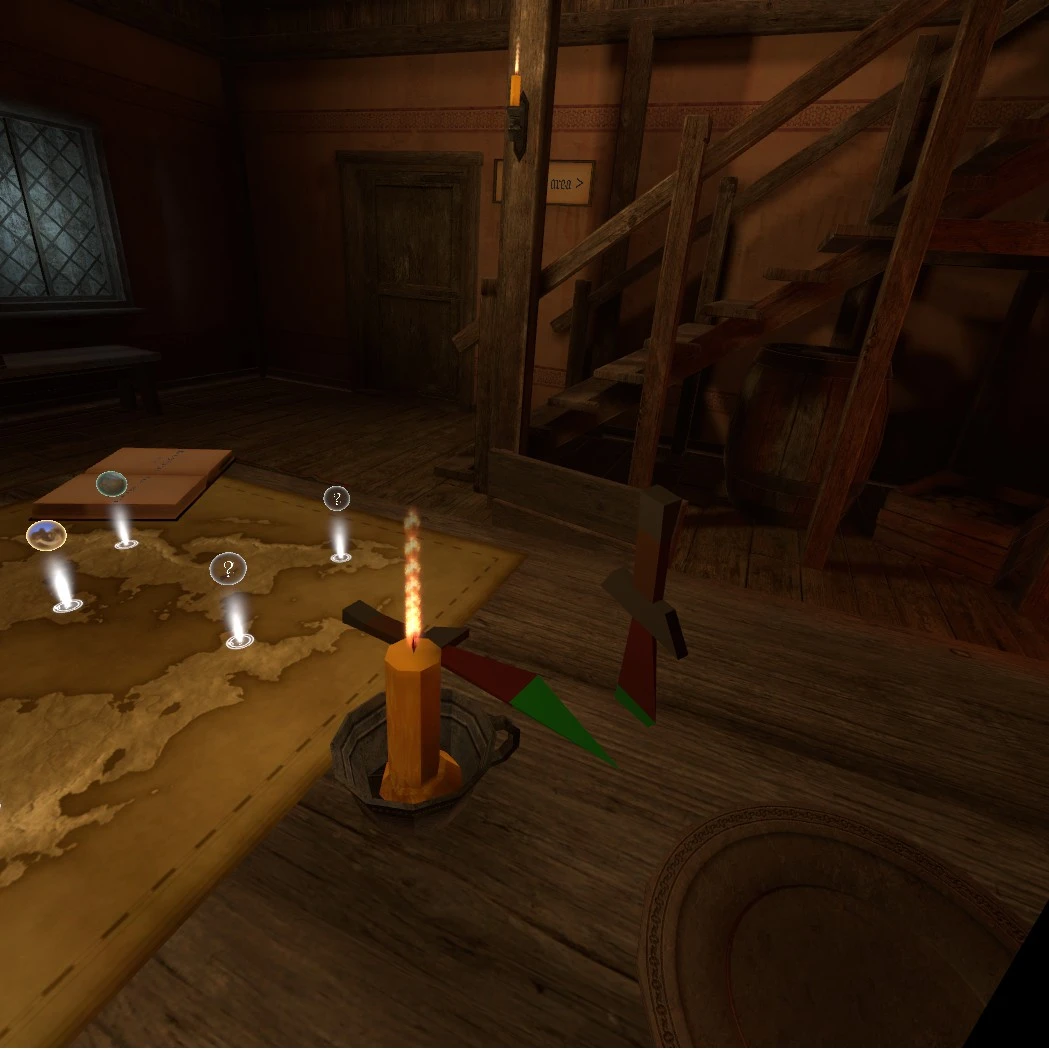Choose the green-rimmed rocky map marker
Viewport: 1049px width, 1049px height.
111,485
